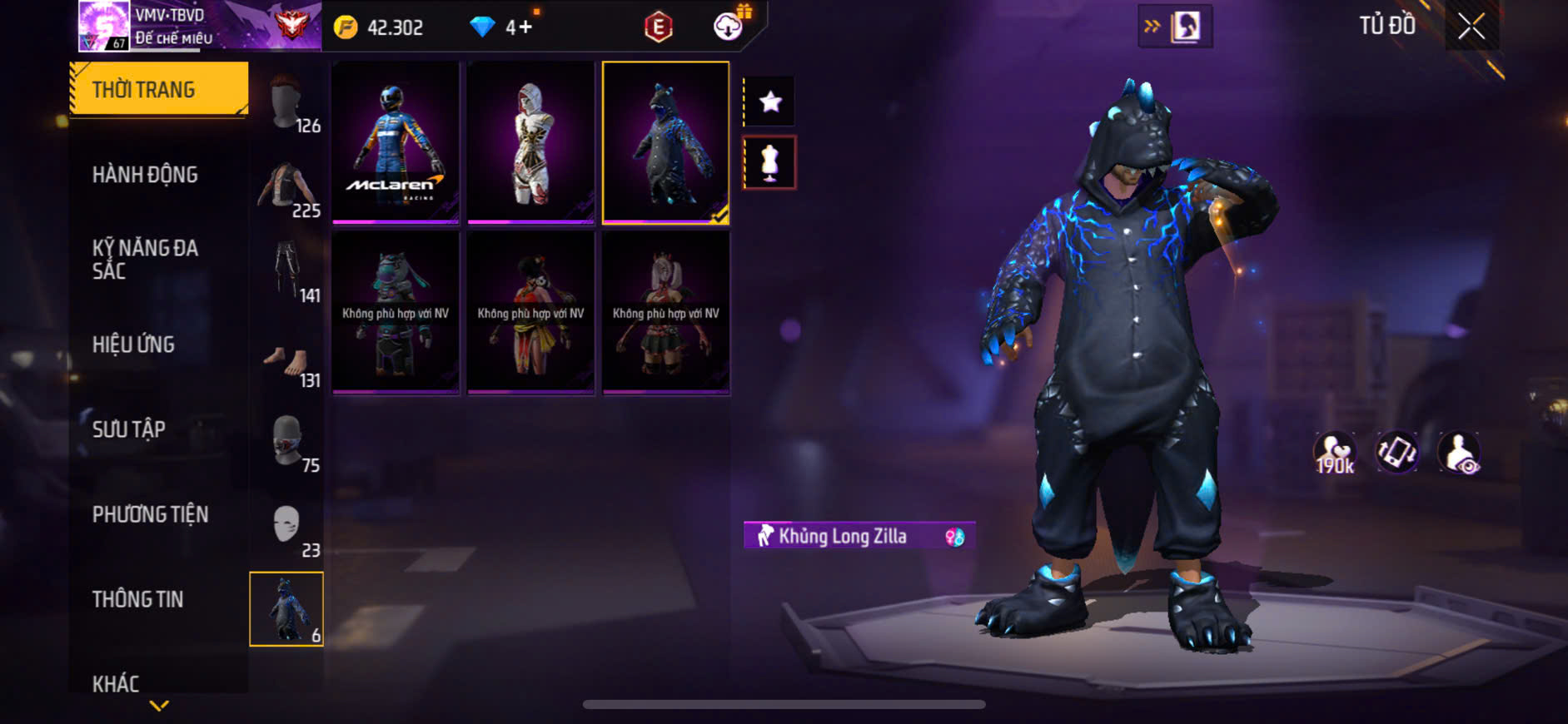Open the star favorites filter
Screen dimensions: 1568x724
pos(770,102)
